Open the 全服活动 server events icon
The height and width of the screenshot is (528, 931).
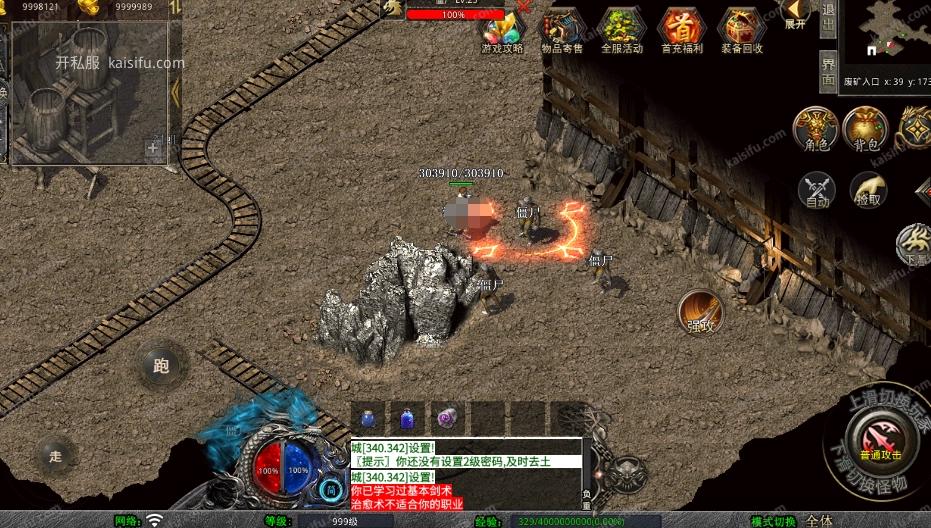point(621,30)
